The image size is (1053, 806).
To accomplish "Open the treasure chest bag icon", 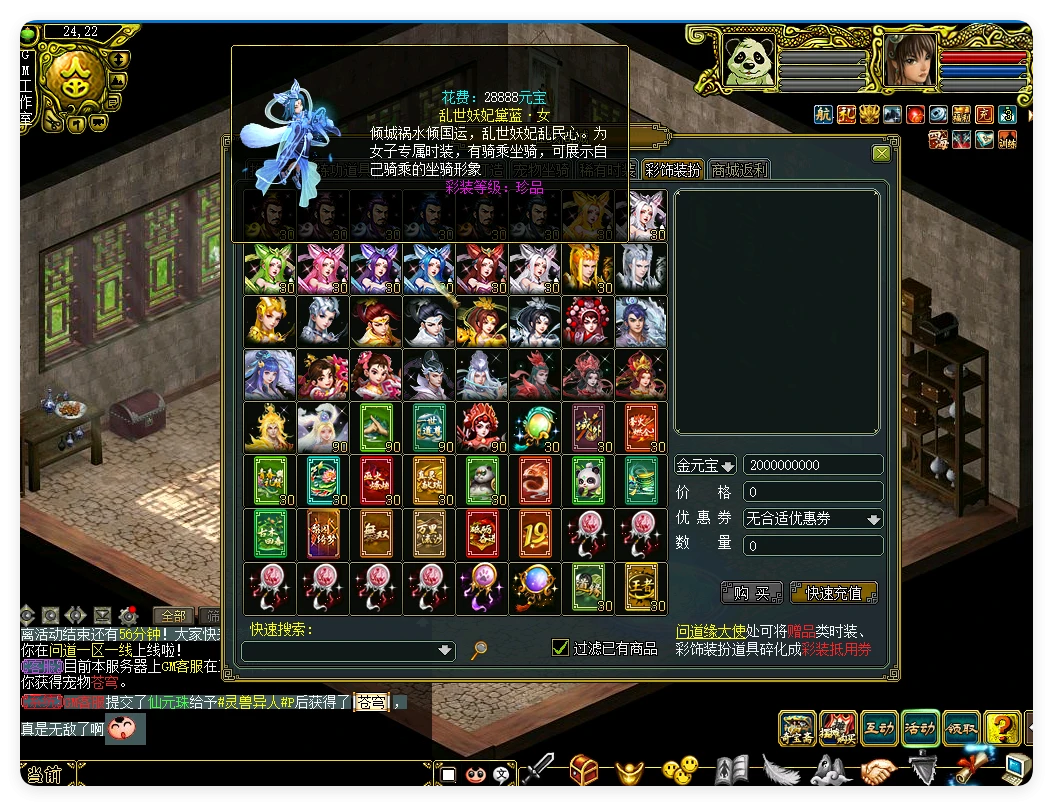I will [585, 770].
